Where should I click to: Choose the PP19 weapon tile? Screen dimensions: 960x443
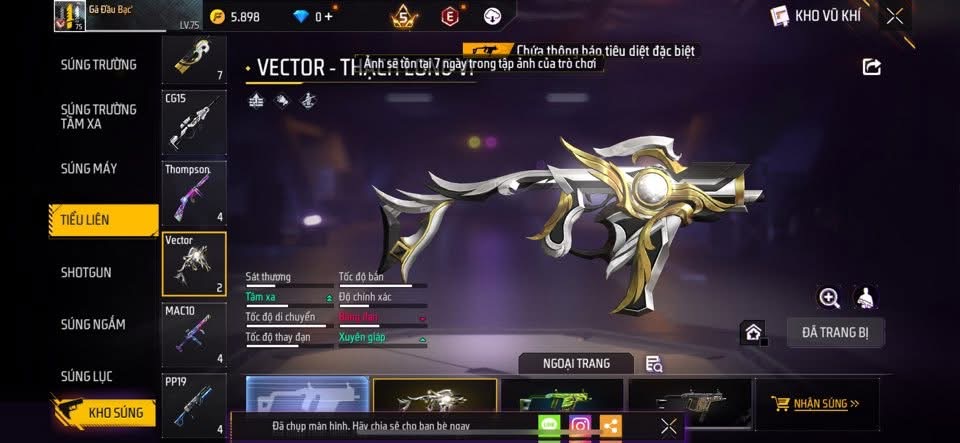(x=194, y=405)
